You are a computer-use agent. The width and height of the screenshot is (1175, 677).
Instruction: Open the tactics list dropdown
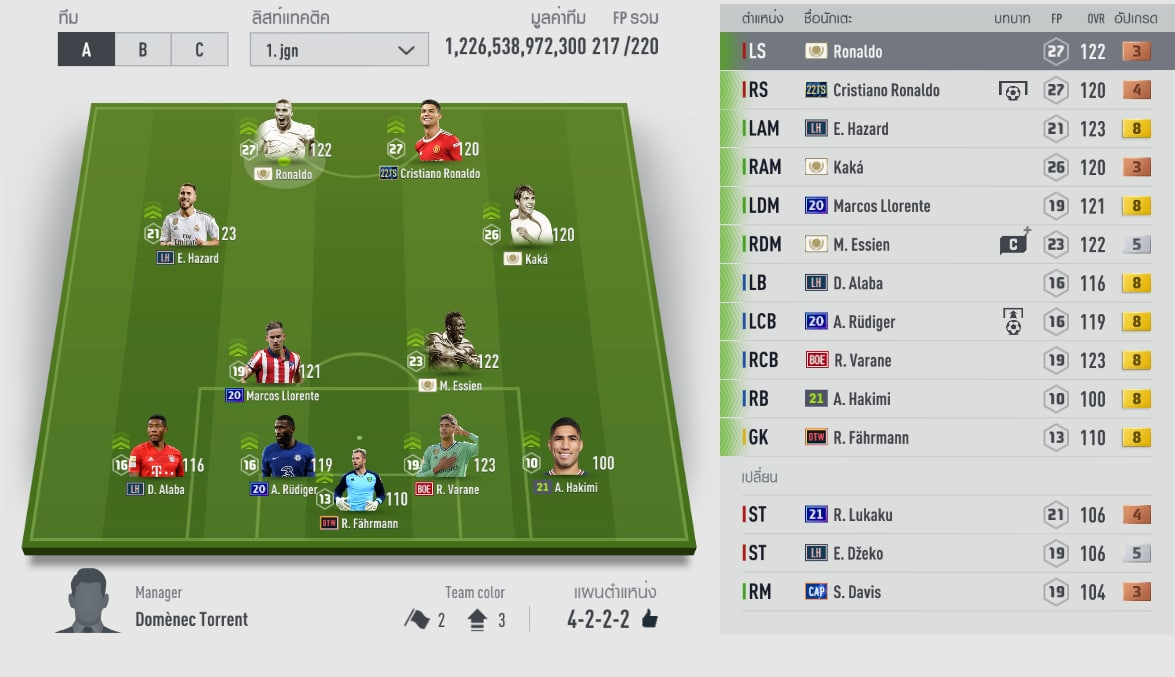pos(339,50)
